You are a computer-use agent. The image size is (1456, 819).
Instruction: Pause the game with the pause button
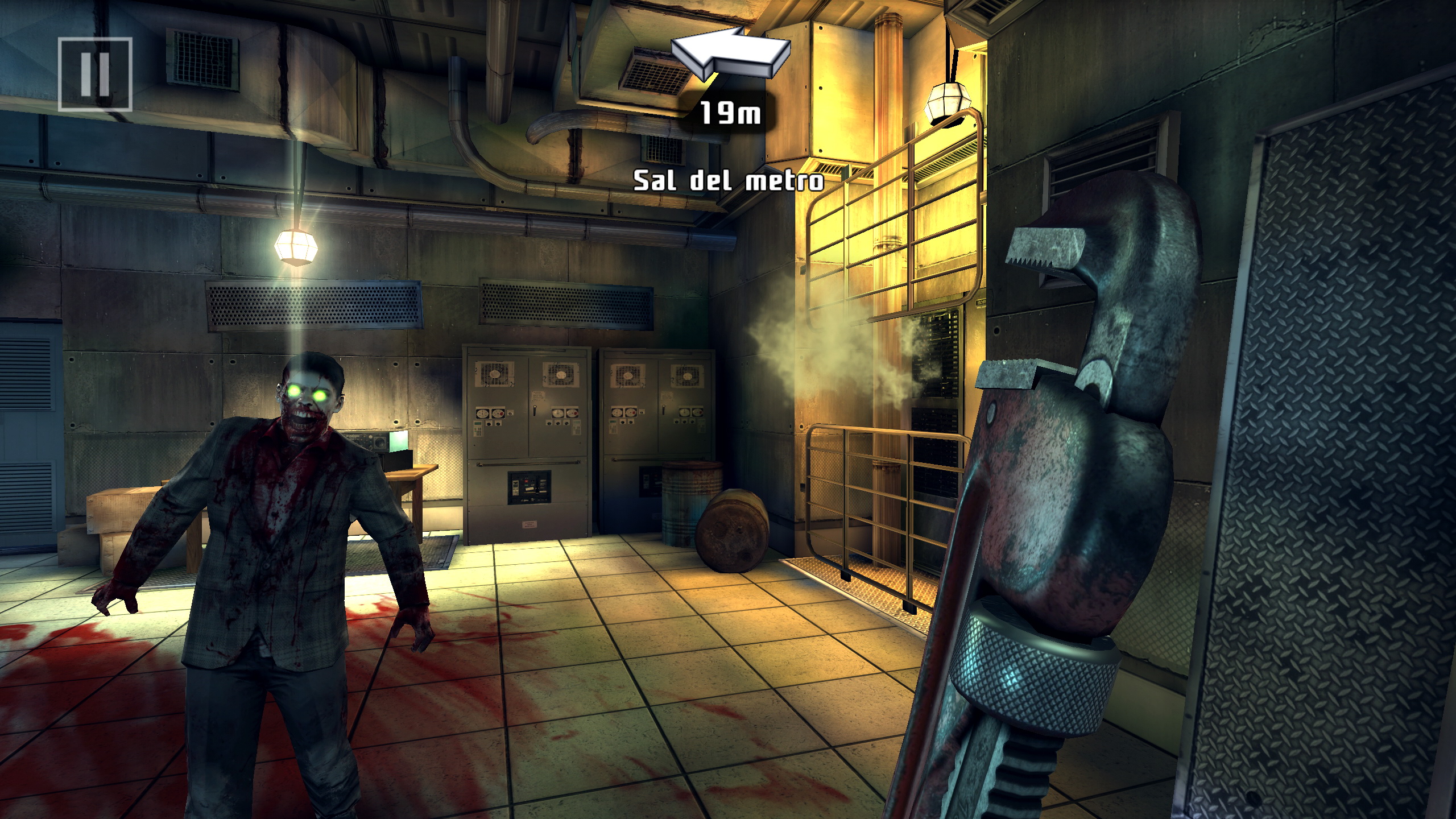point(95,74)
